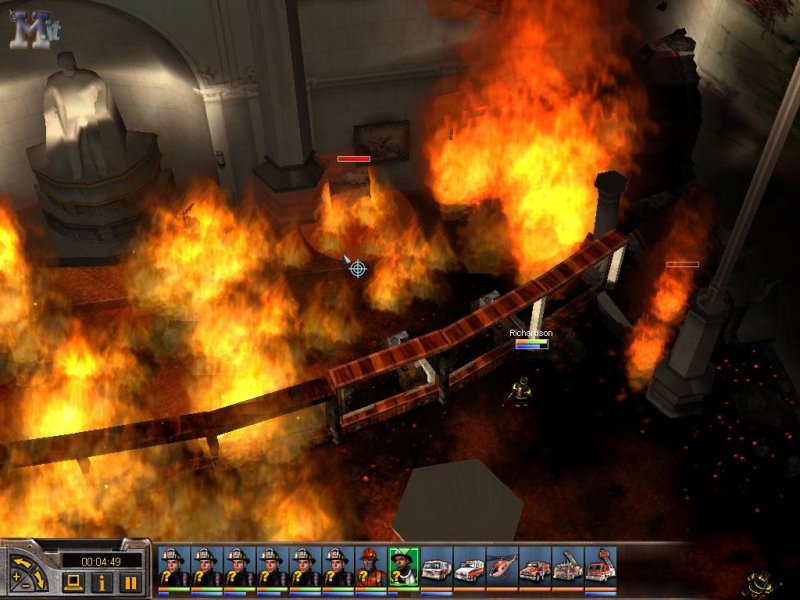Open the info panel with the 'i' button
The width and height of the screenshot is (800, 600).
tap(102, 582)
